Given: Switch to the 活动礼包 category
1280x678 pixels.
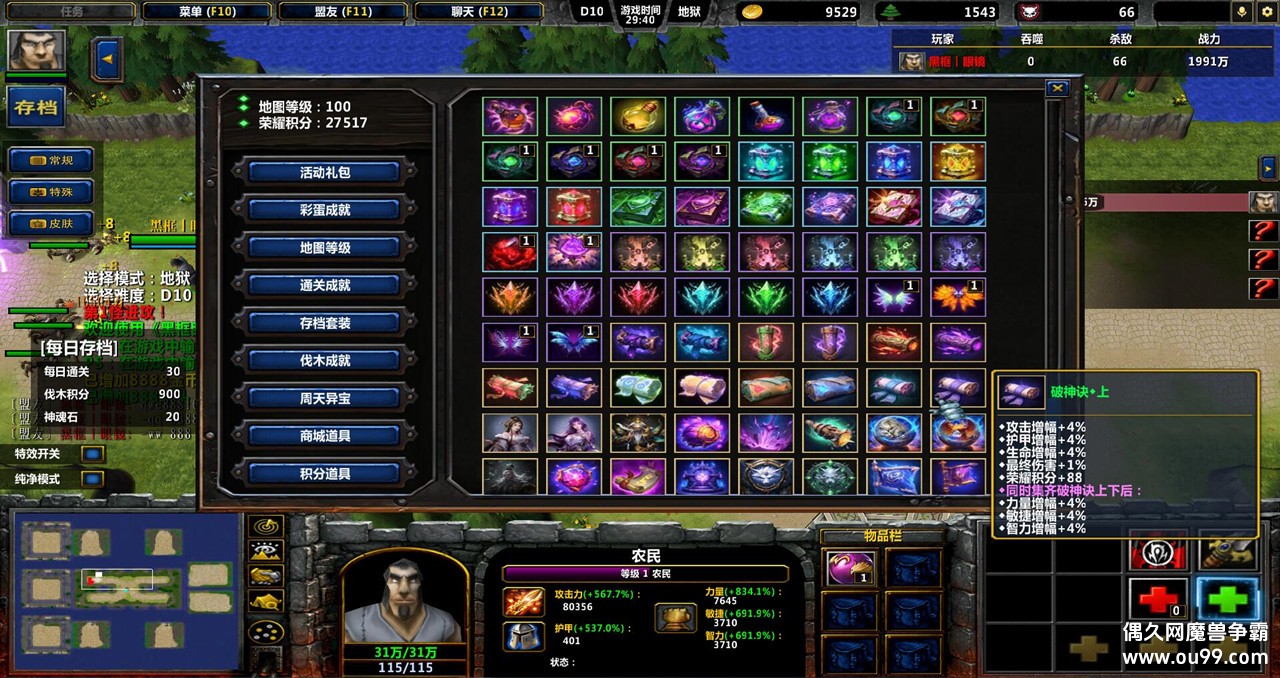Looking at the screenshot, I should [x=325, y=172].
